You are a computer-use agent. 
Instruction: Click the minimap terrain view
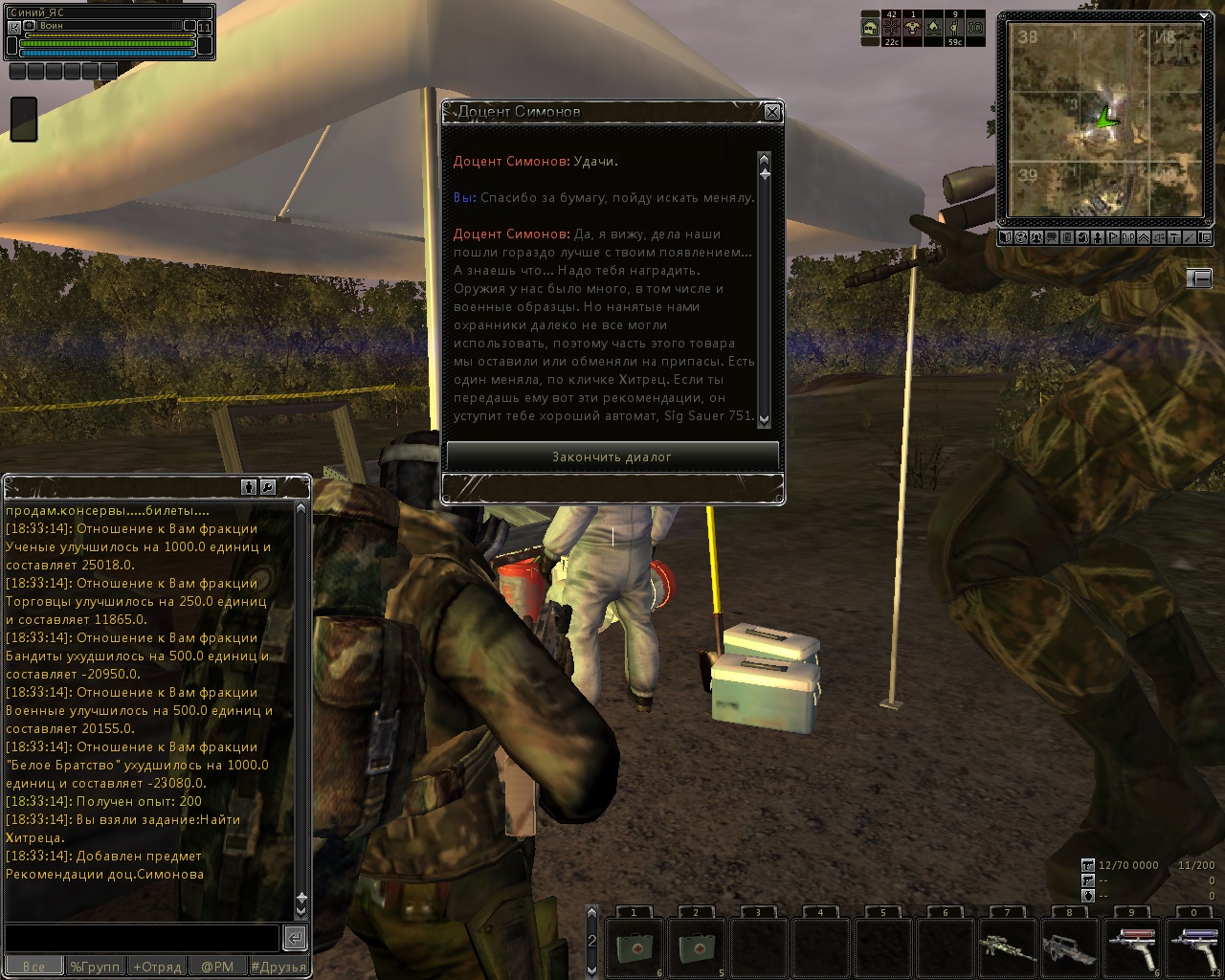coord(1105,121)
